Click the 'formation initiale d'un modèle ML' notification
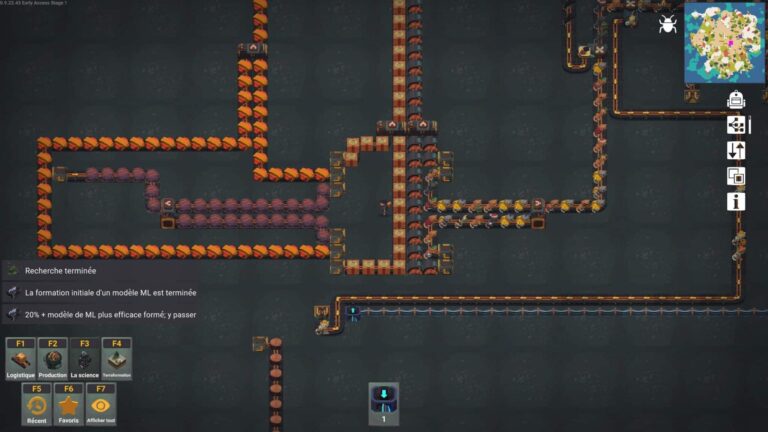 coord(110,293)
